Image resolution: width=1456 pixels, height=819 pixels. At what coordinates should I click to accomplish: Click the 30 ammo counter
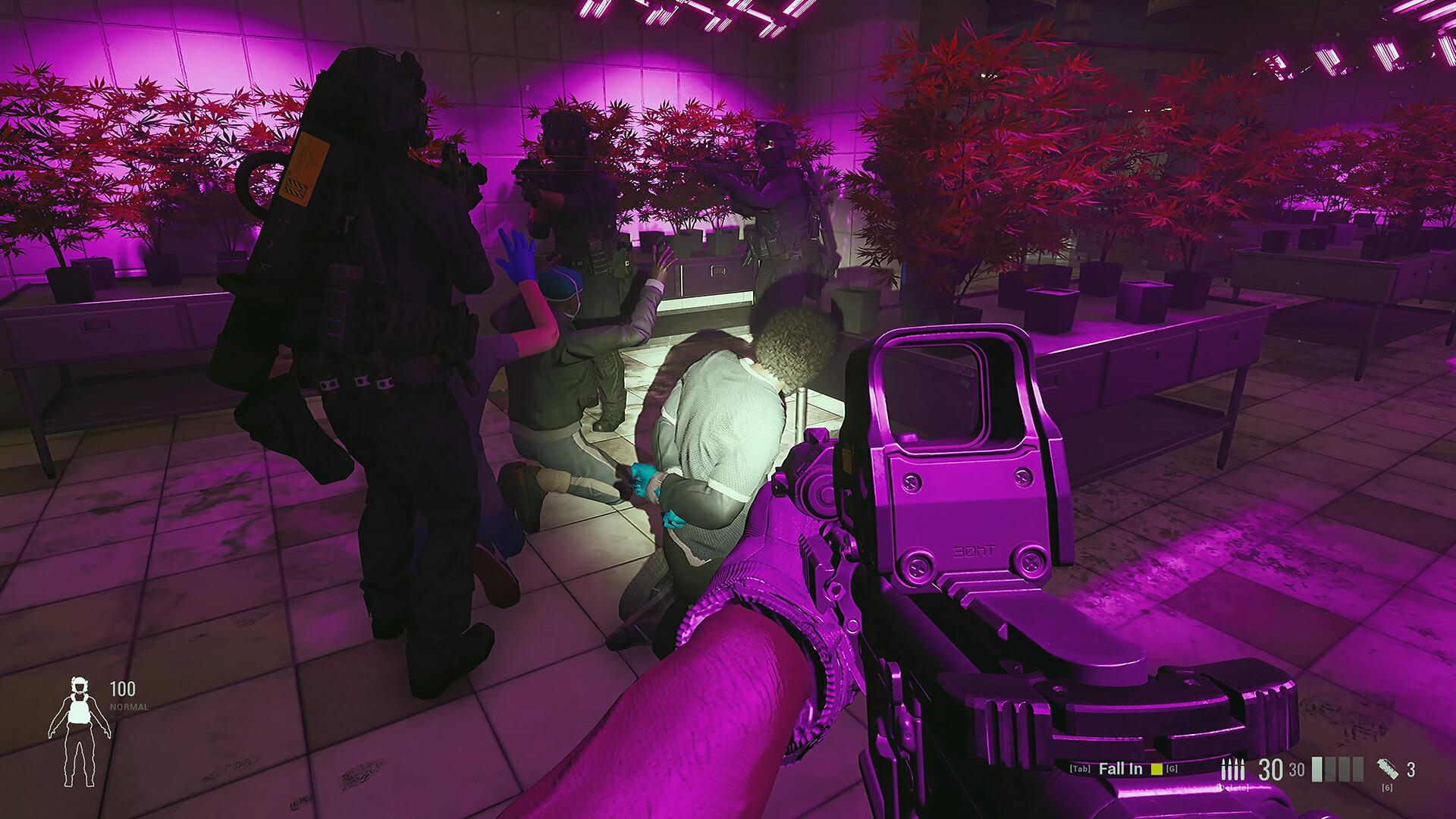(1269, 770)
